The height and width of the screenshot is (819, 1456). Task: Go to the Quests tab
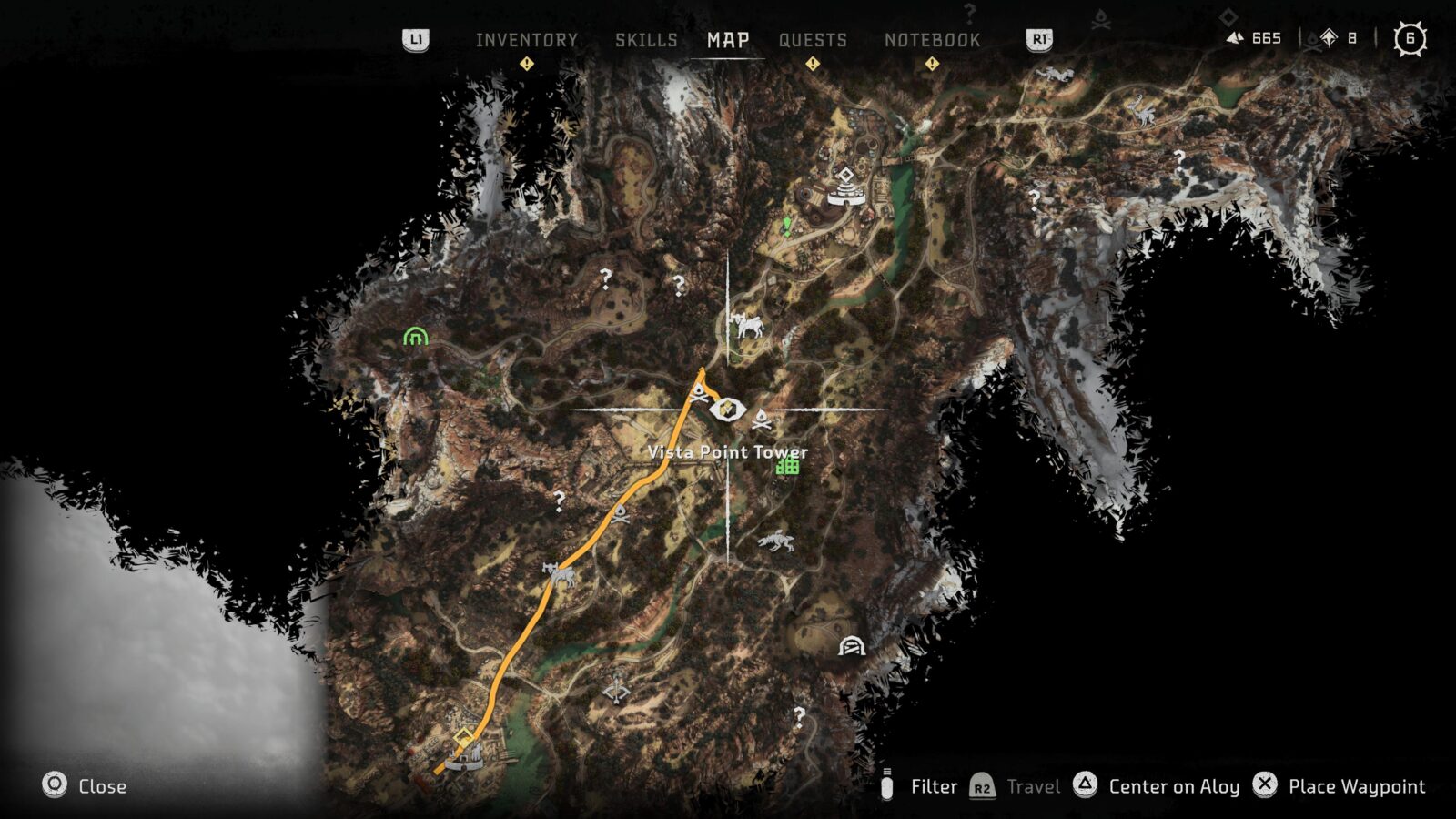[x=813, y=40]
